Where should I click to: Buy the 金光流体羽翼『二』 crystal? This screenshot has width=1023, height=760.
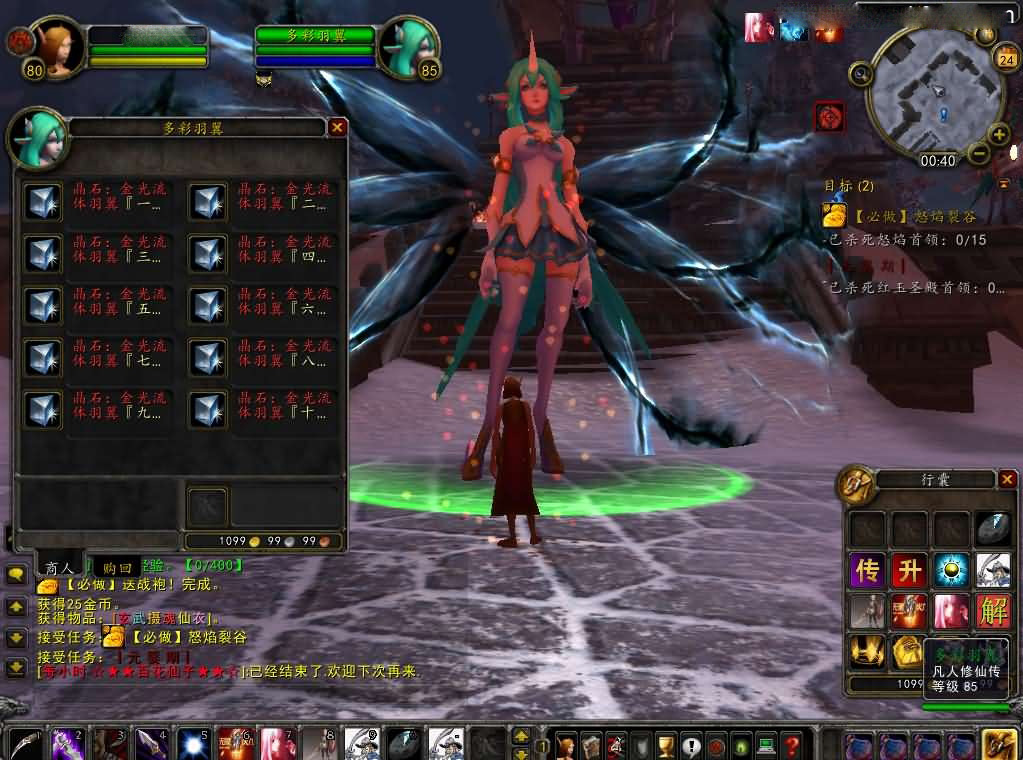click(x=208, y=200)
